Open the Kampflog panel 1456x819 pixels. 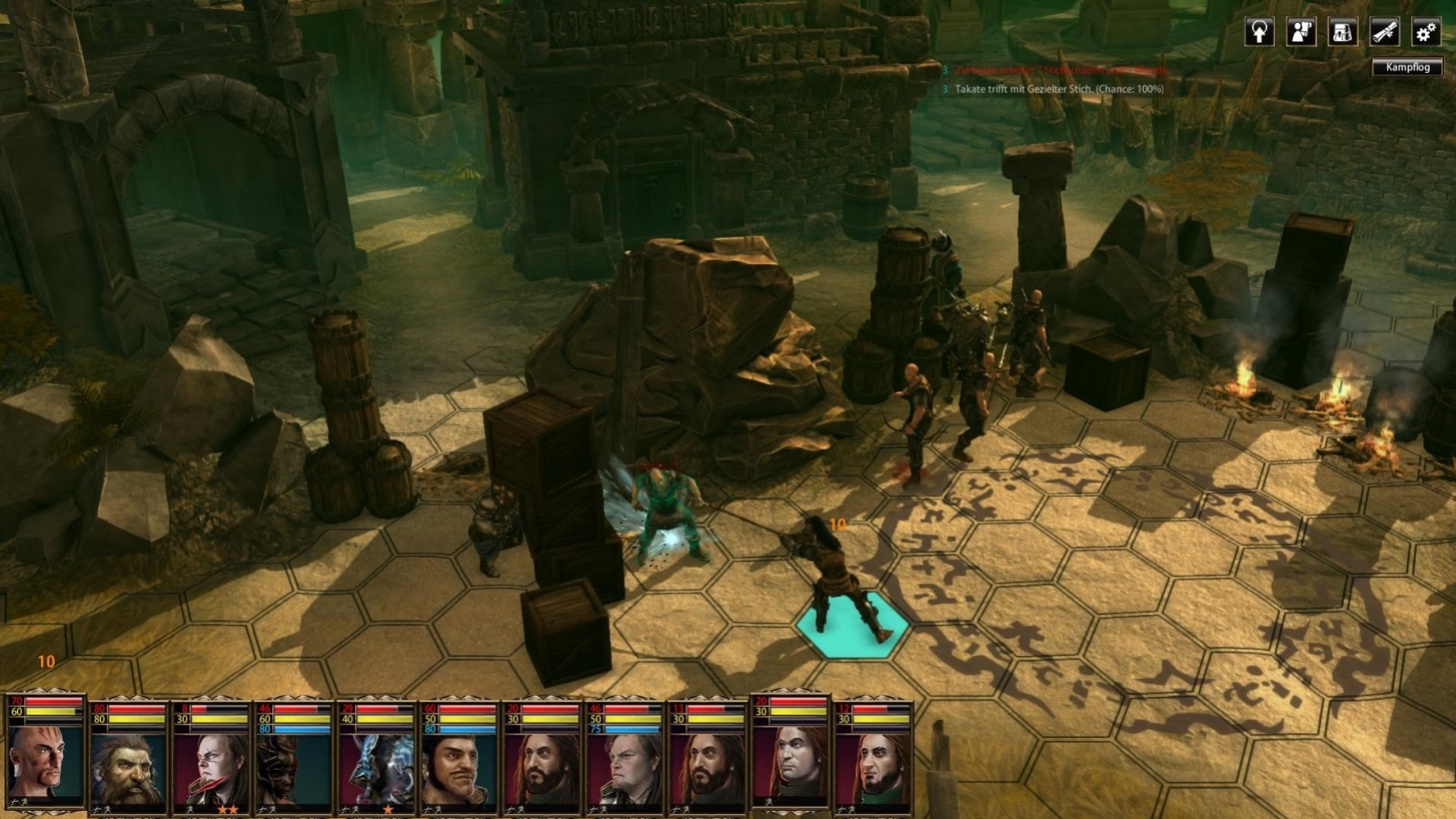1407,66
